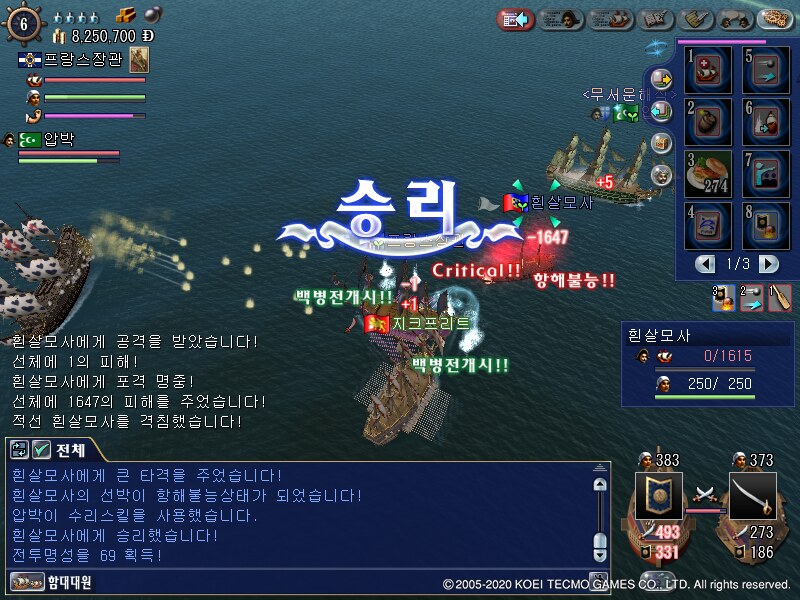The width and height of the screenshot is (800, 600).
Task: Open the captain portrait menu
Action: [x=562, y=18]
